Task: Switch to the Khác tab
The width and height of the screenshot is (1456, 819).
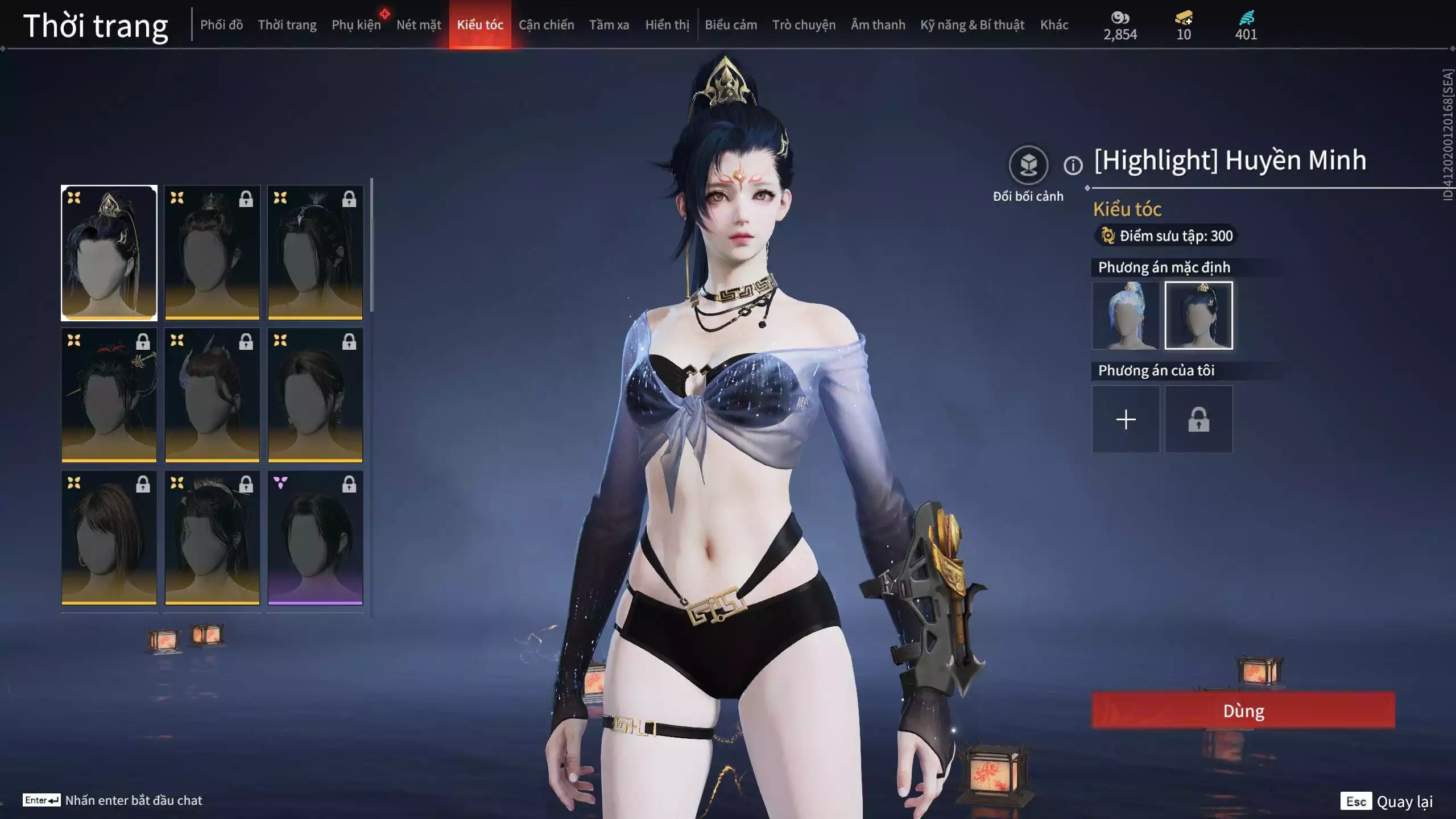Action: point(1054,25)
